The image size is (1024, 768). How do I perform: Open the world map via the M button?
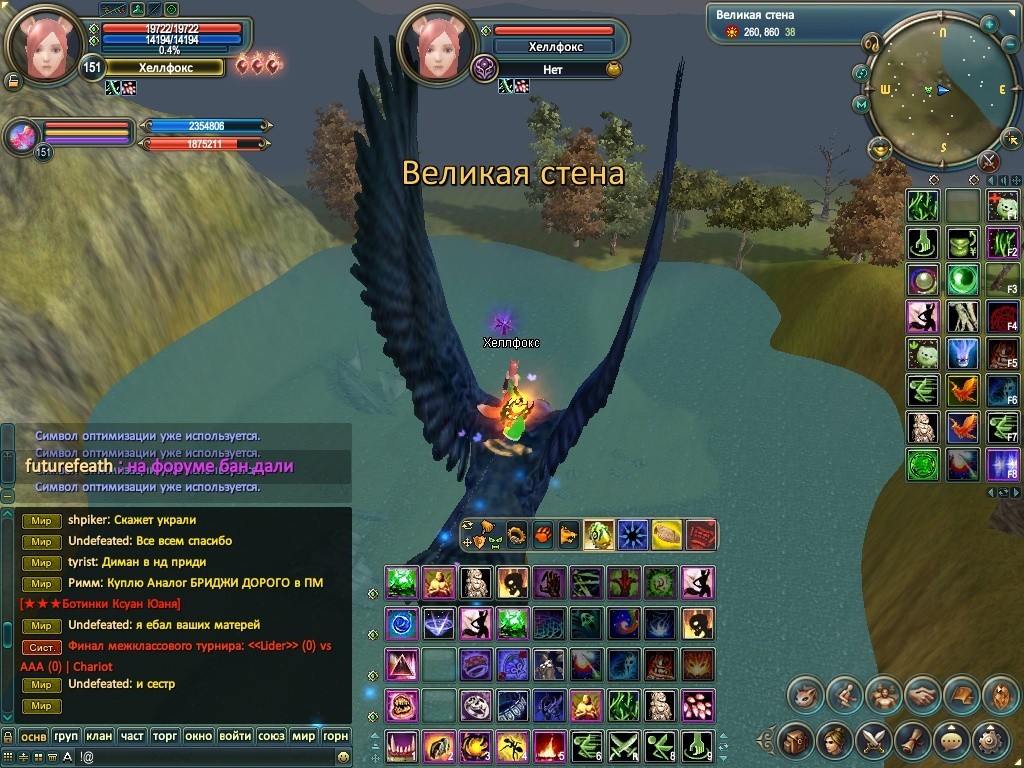861,104
